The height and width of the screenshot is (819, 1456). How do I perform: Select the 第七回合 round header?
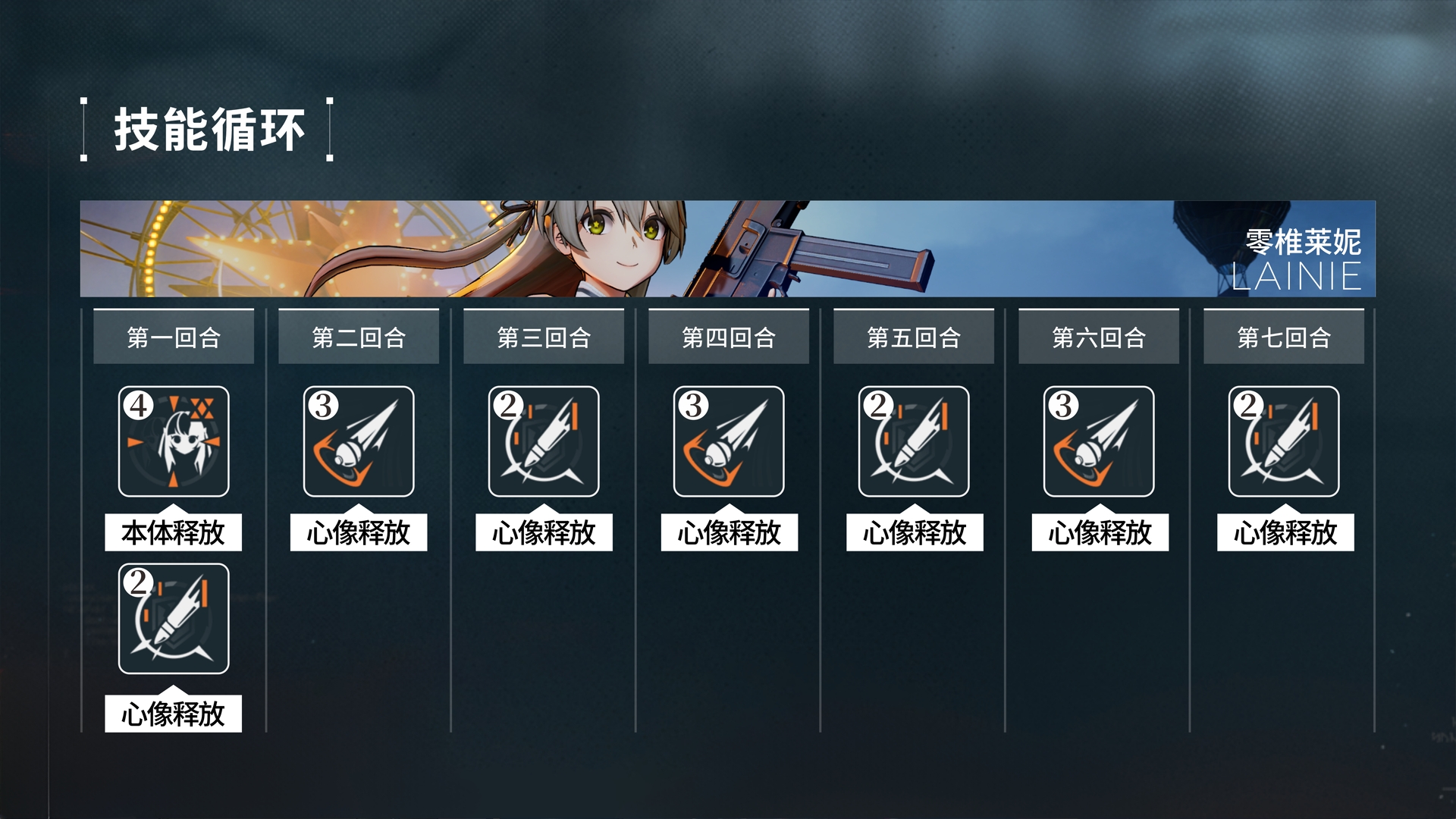click(1284, 337)
